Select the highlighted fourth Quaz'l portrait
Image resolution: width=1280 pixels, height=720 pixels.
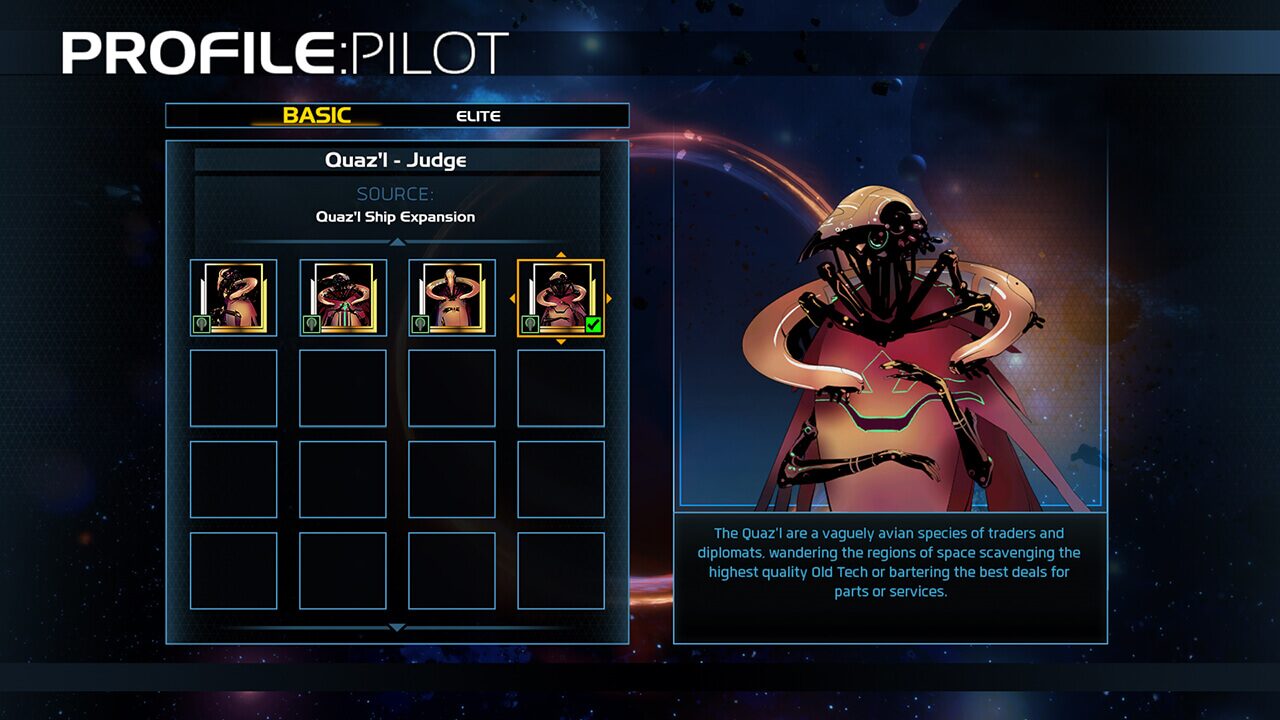click(x=561, y=296)
